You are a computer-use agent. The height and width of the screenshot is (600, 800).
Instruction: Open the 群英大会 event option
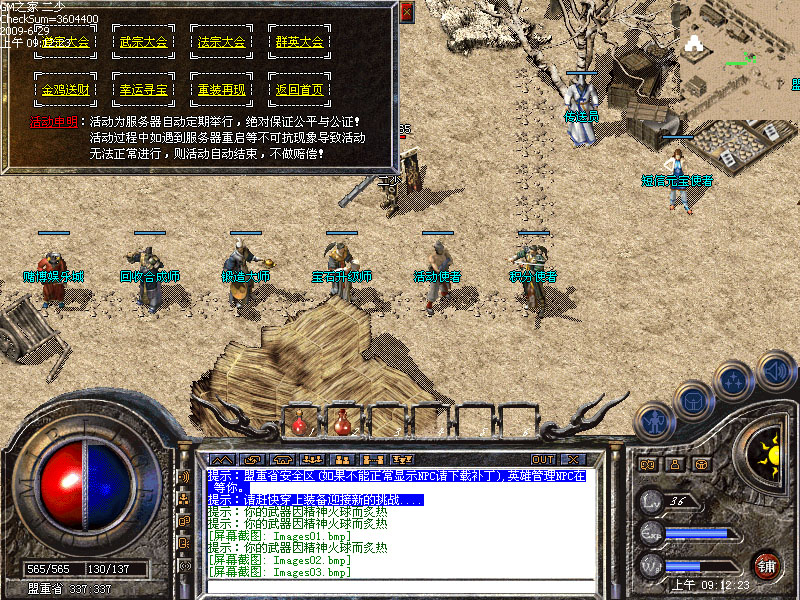(300, 43)
